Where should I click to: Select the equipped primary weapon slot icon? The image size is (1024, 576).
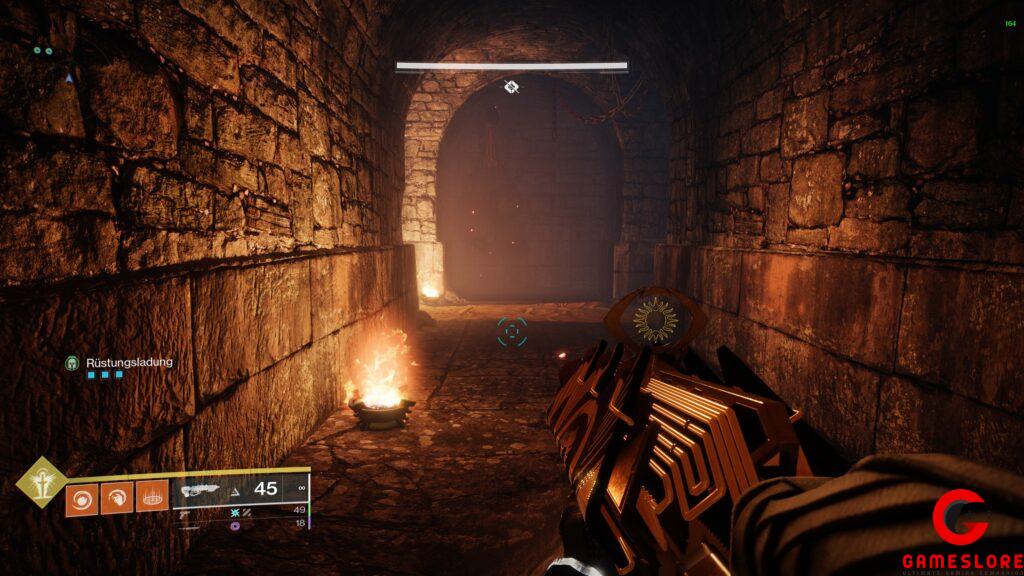198,489
